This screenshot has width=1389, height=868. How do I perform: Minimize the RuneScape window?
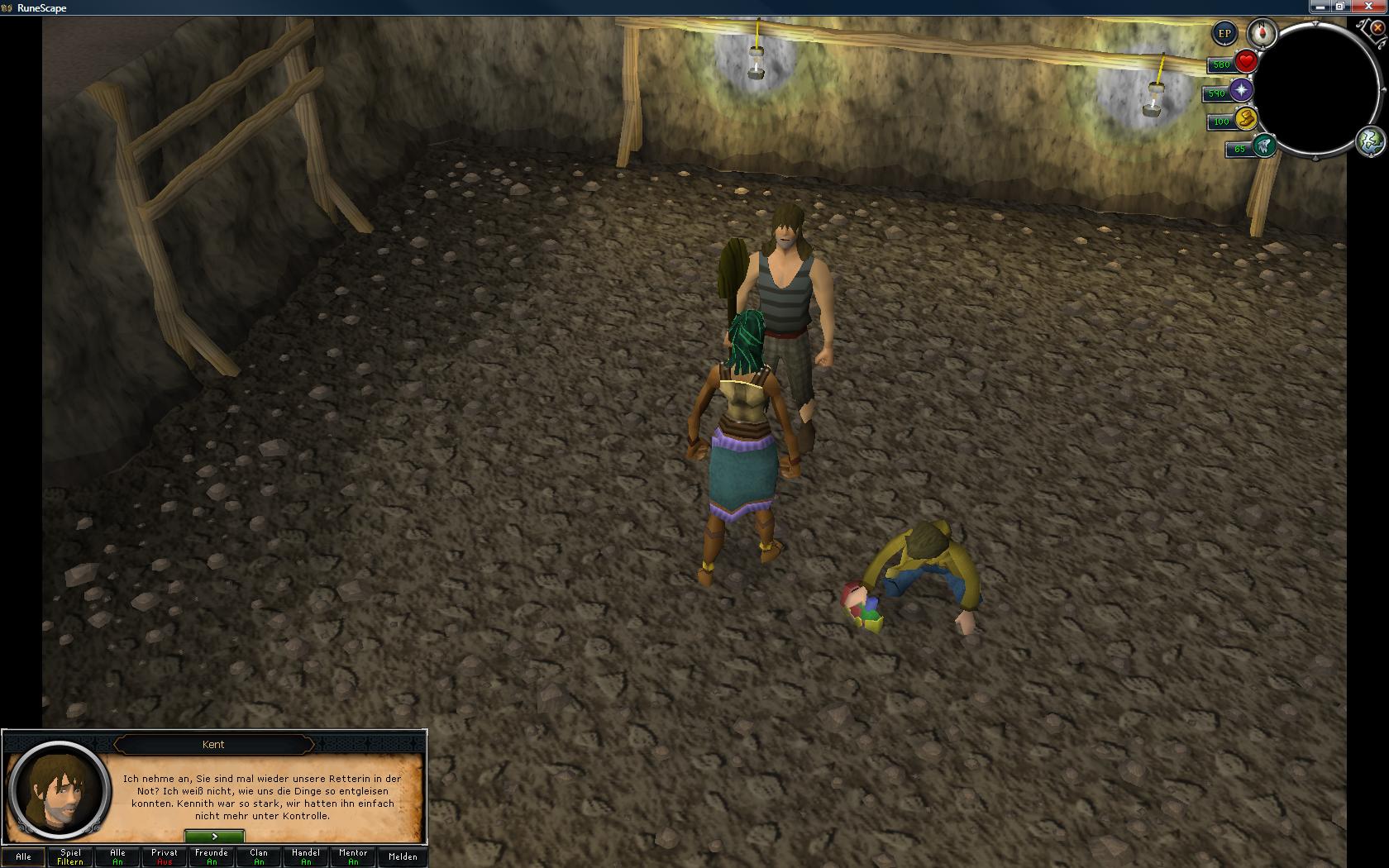pyautogui.click(x=1321, y=7)
